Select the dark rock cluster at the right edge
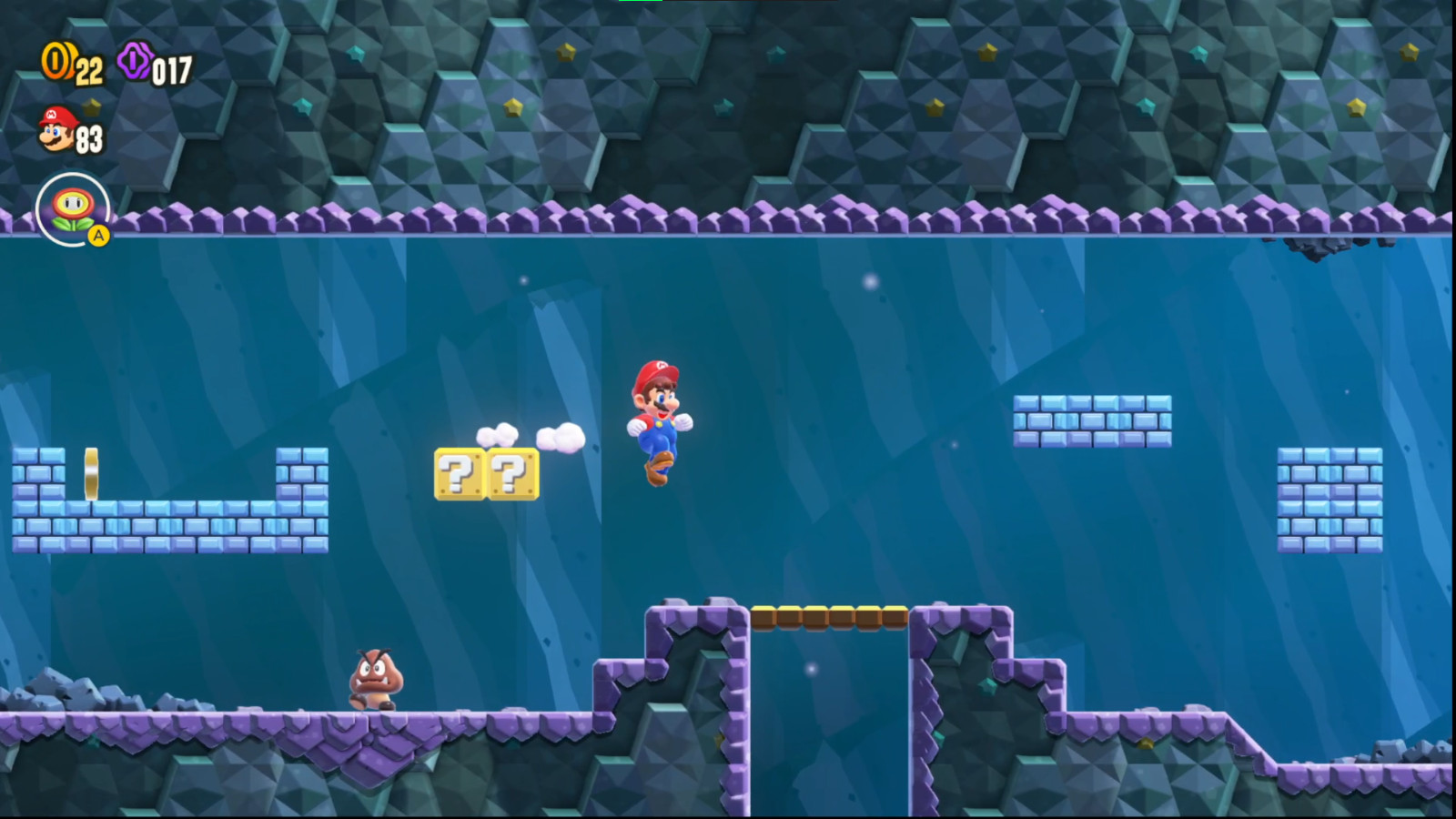1456x819 pixels. [x=1315, y=248]
